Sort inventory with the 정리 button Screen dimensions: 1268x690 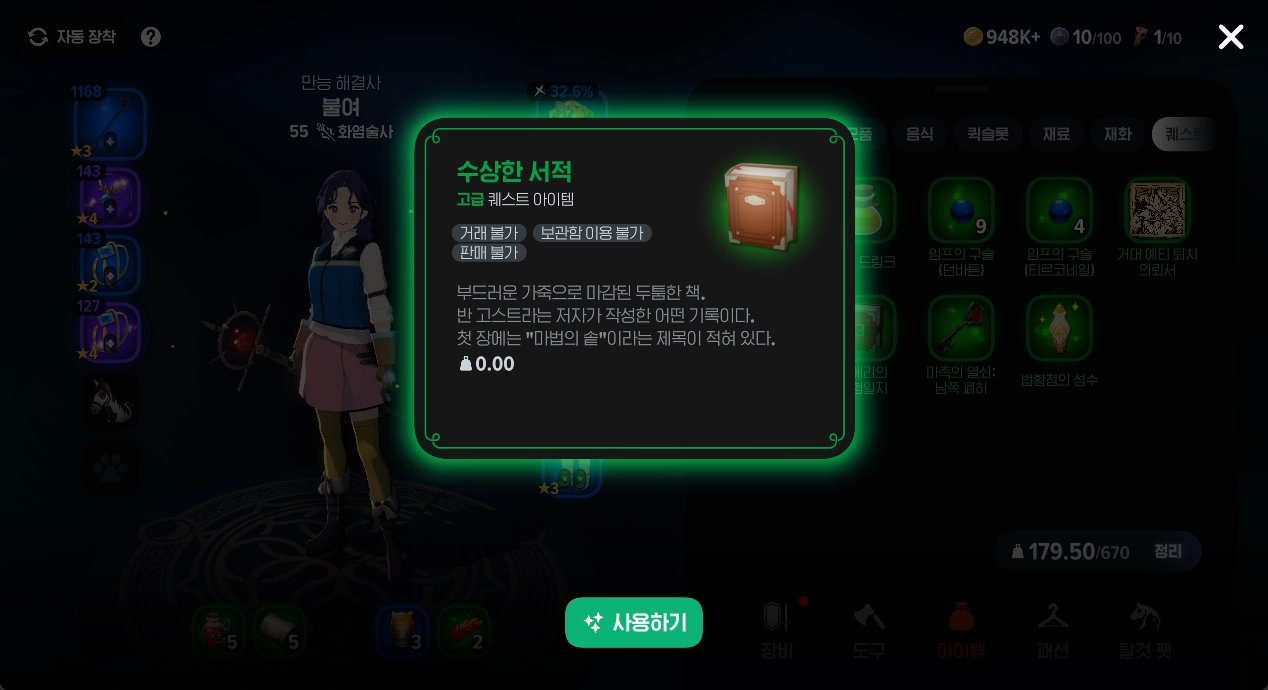click(x=1167, y=551)
